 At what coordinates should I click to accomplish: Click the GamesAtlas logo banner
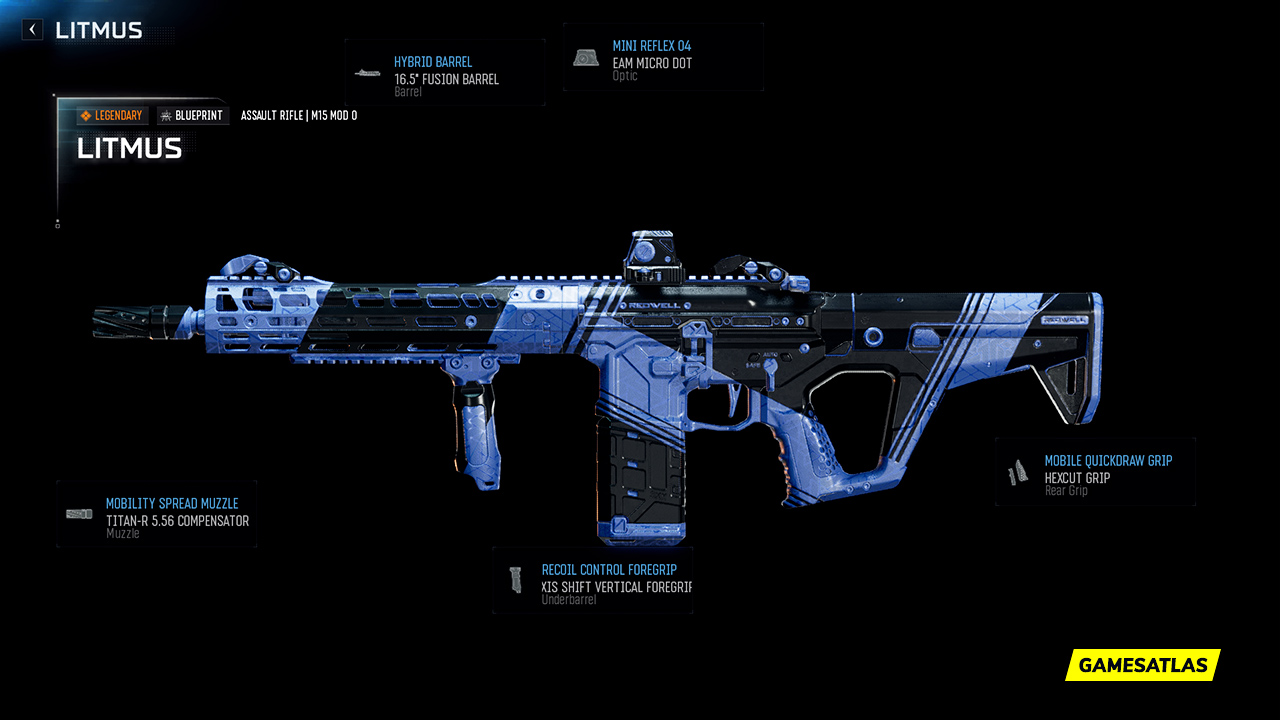pos(1141,665)
